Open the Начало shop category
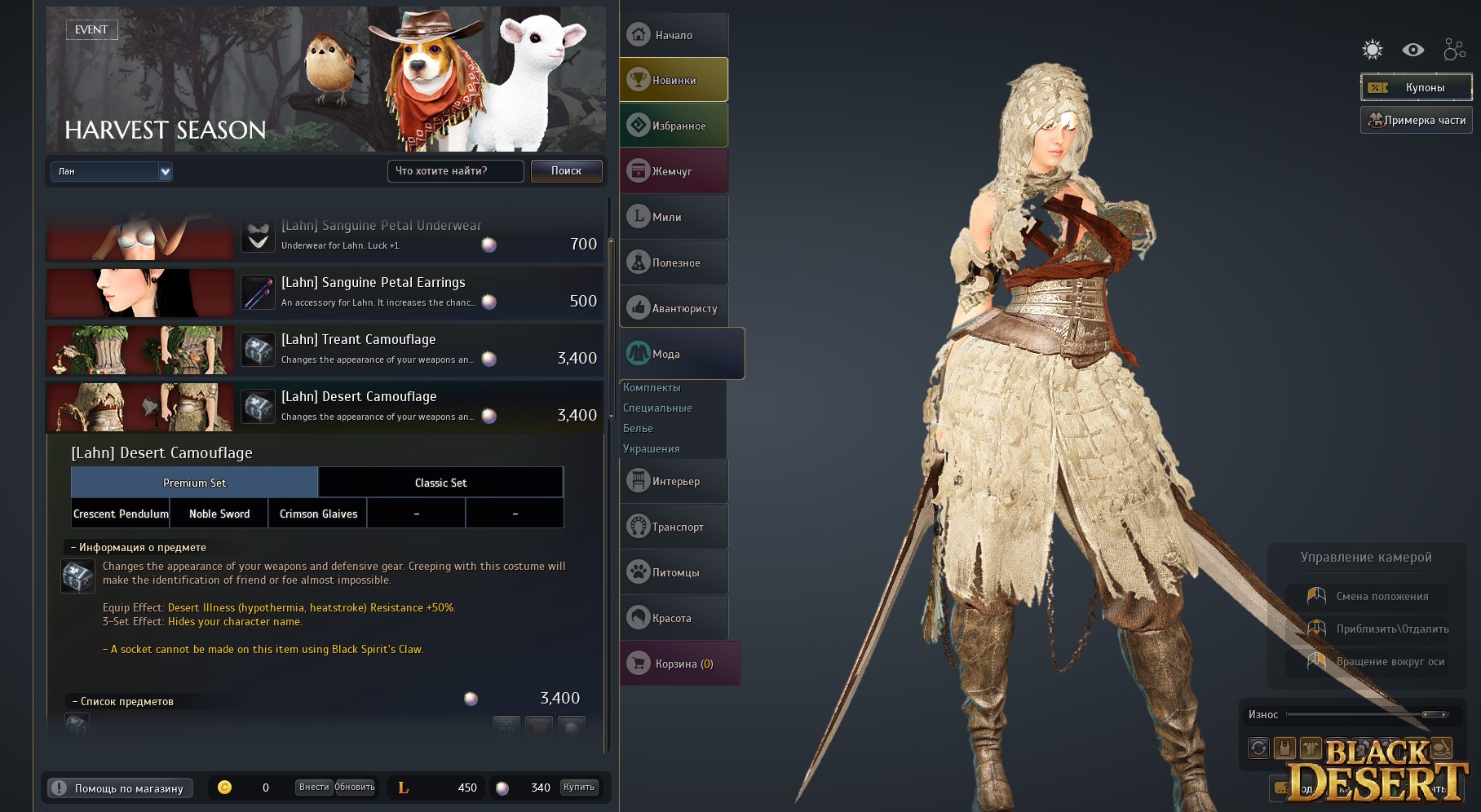The width and height of the screenshot is (1481, 812). point(674,35)
